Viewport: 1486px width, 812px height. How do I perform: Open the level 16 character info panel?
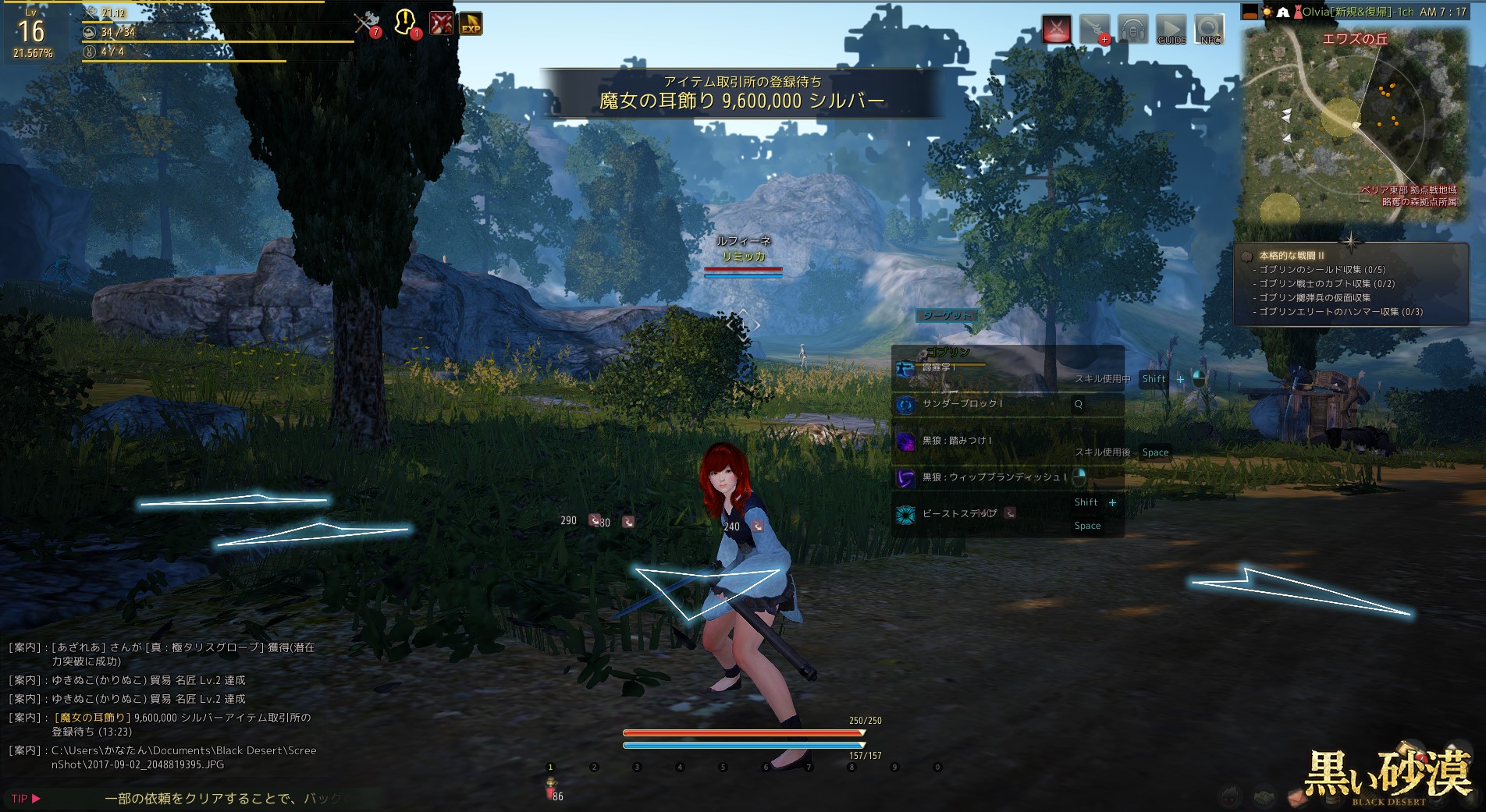(32, 33)
